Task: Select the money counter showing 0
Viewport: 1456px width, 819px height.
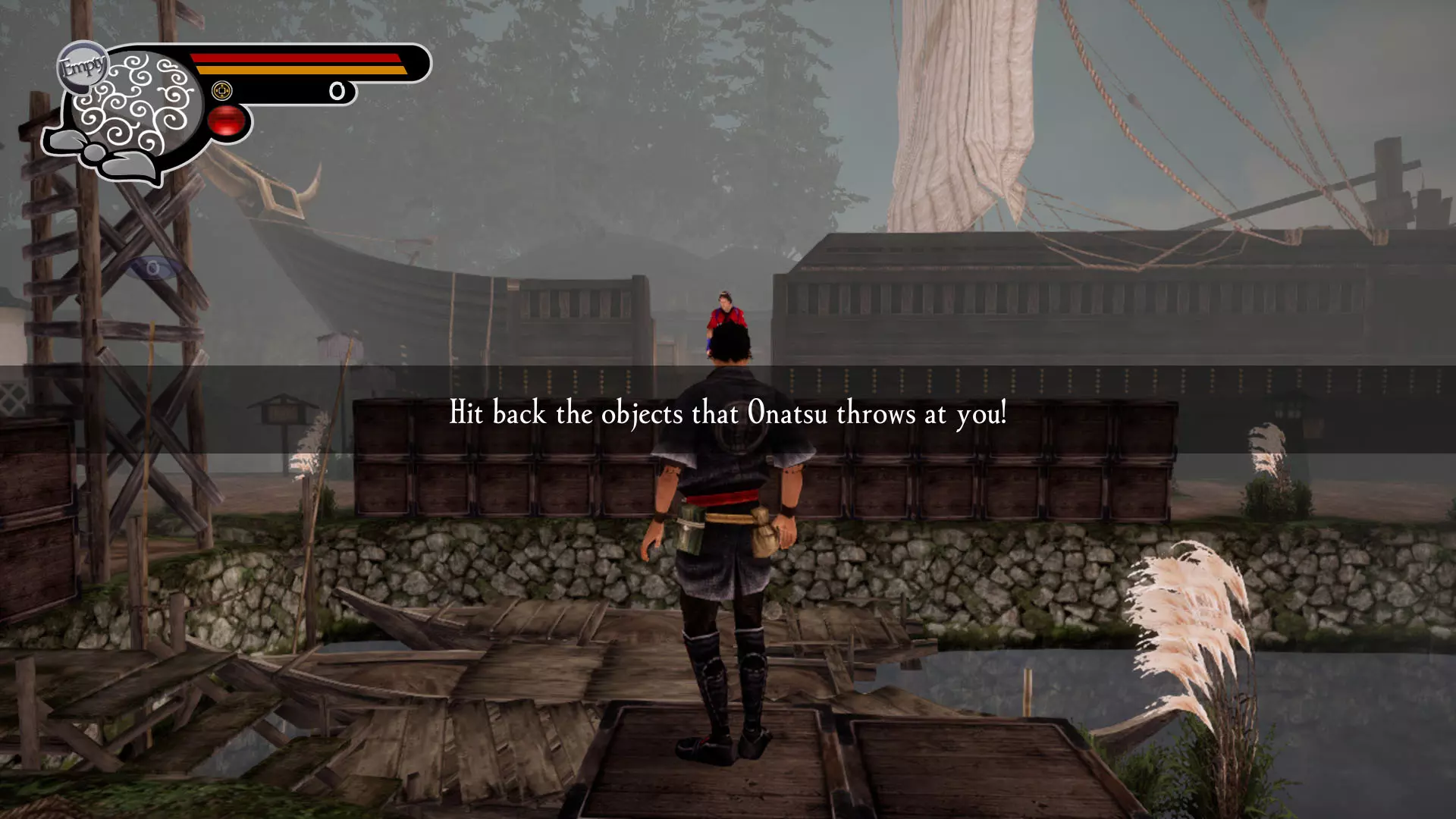Action: [x=337, y=91]
